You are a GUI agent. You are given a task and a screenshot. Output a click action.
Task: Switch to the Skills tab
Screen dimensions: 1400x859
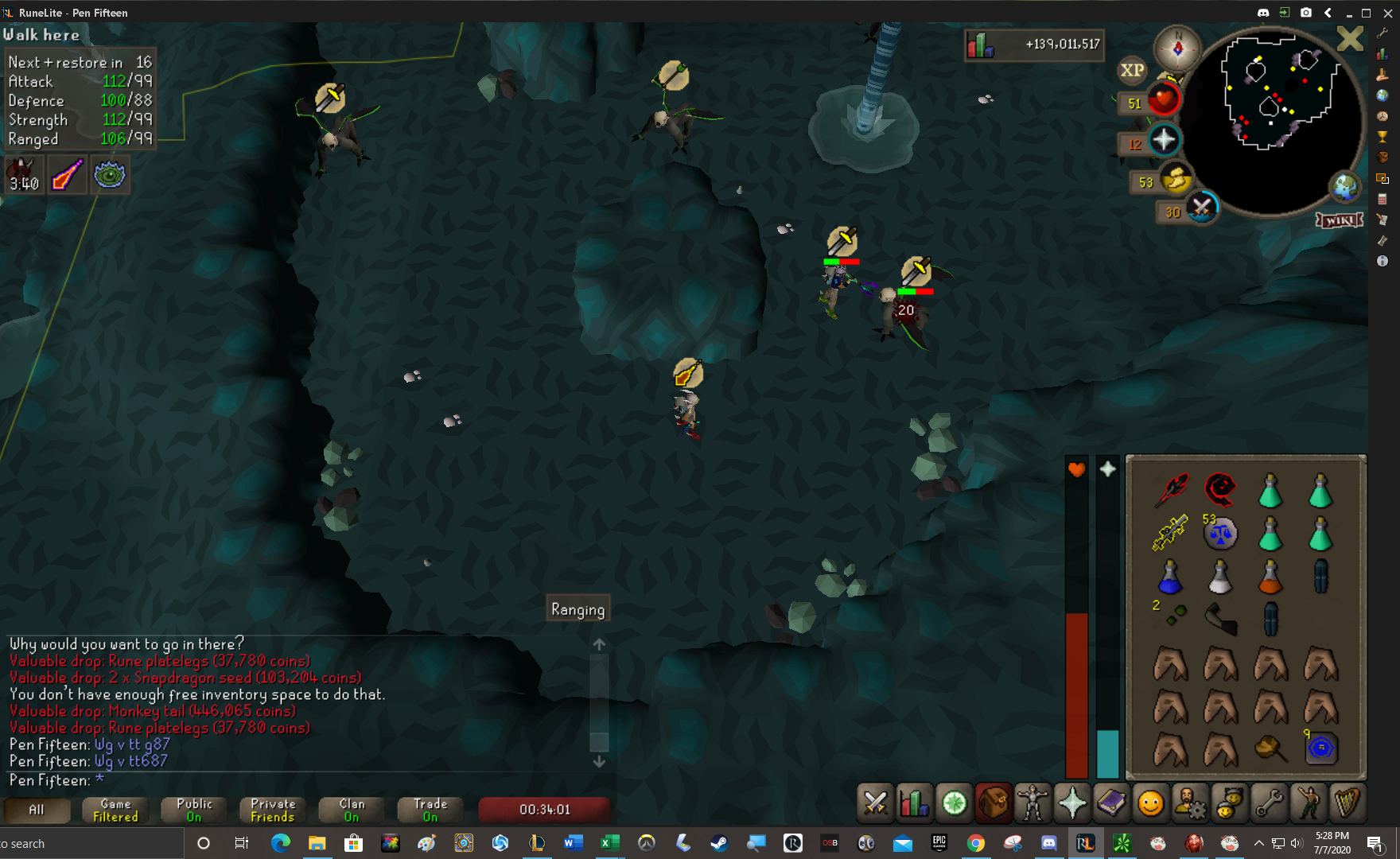coord(914,803)
